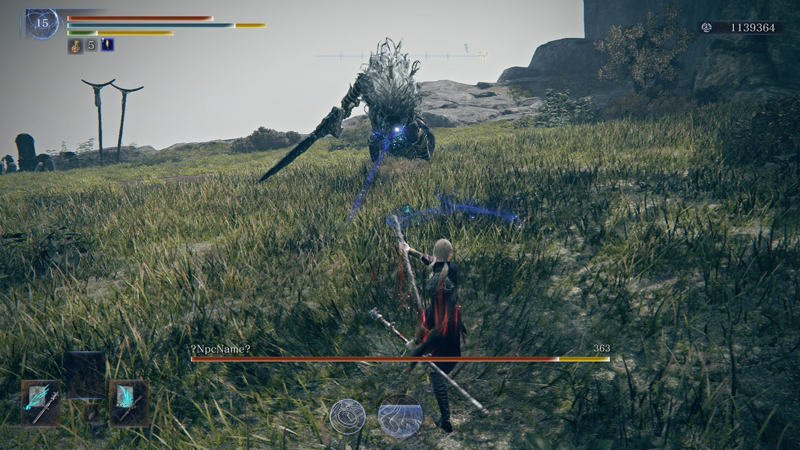Activate the small circular skill emblem
Image resolution: width=800 pixels, height=450 pixels.
pos(347,416)
